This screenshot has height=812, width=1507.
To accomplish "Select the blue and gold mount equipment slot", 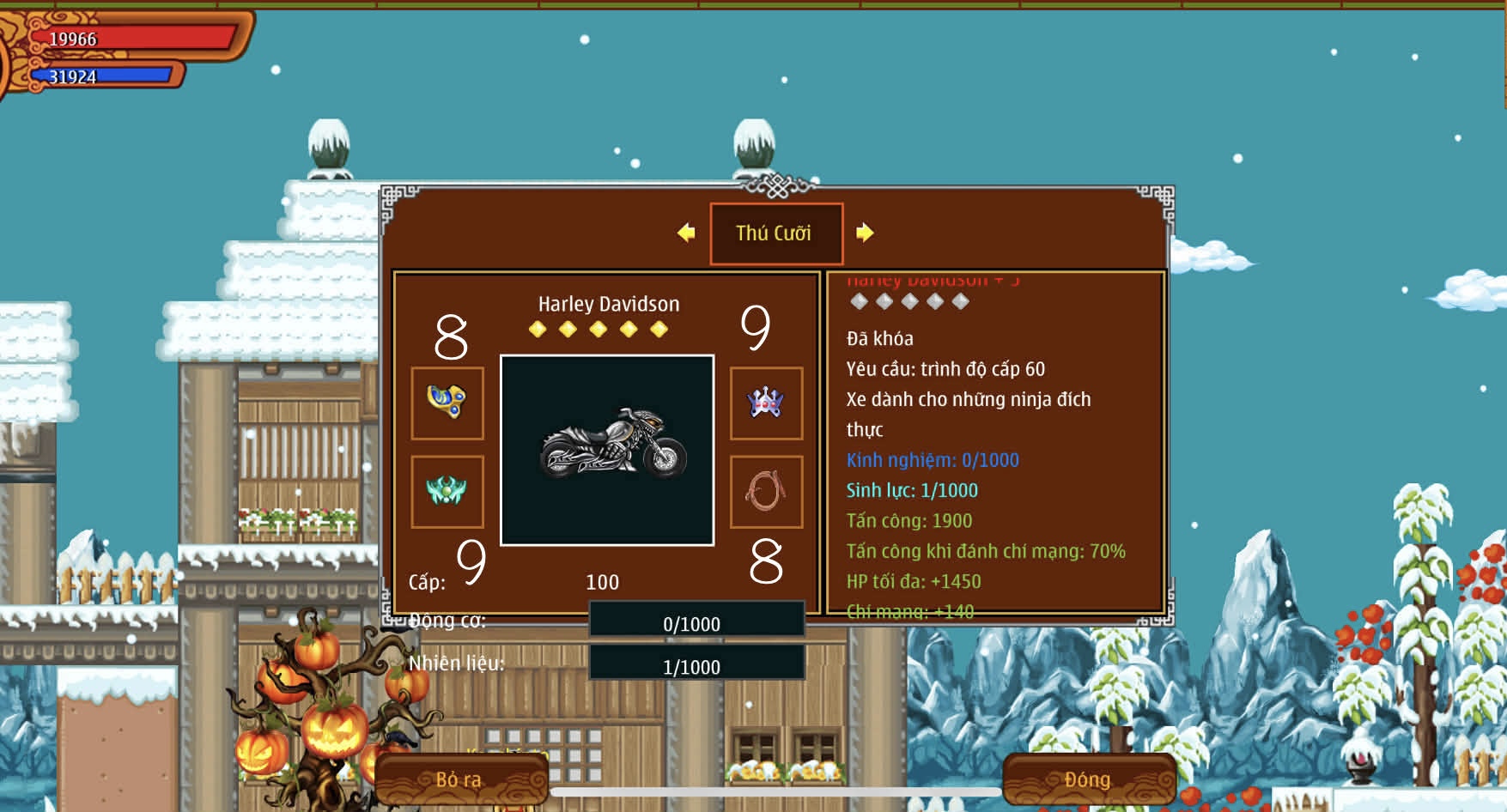I will [x=447, y=403].
